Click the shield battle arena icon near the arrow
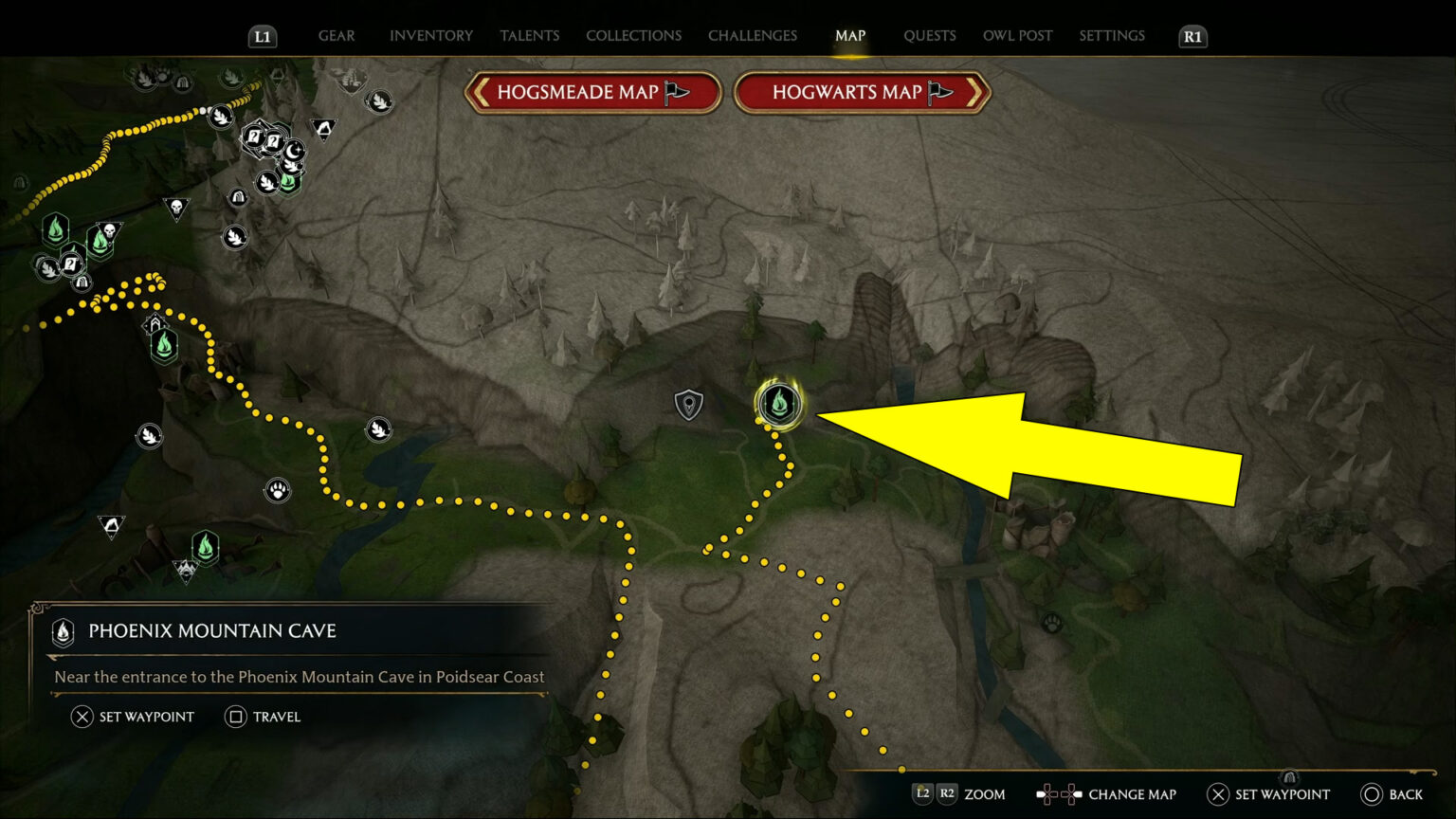 (688, 403)
